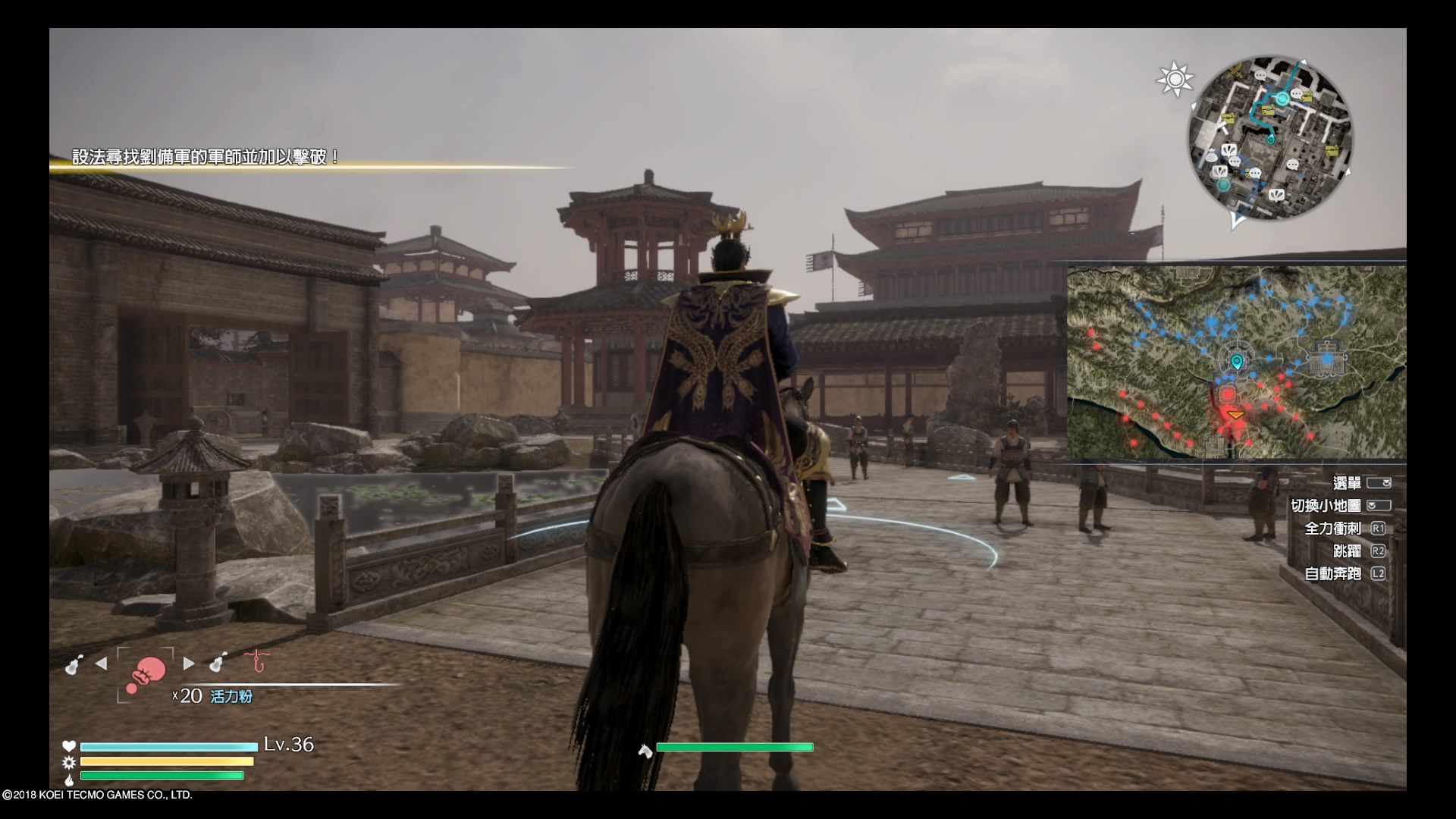Open the rectangular battlefield overview map

click(x=1236, y=362)
